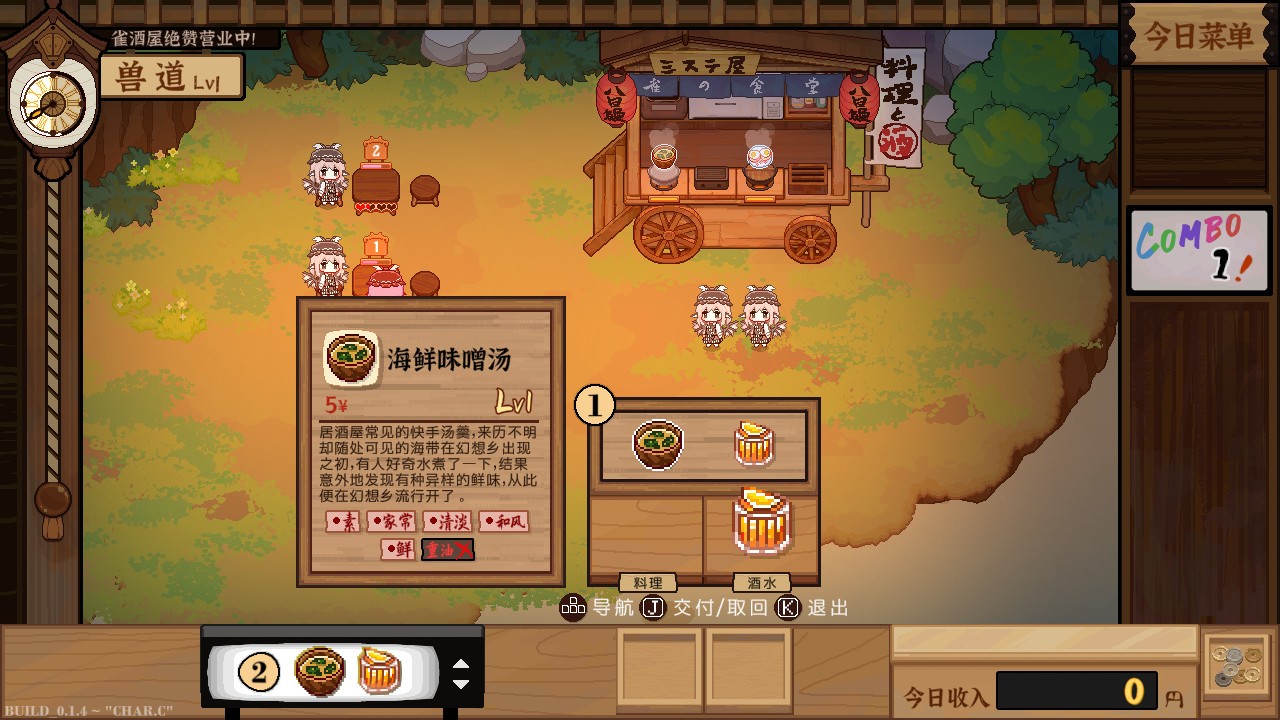This screenshot has height=720, width=1280.
Task: Toggle the crossed-out 重油 tag
Action: [x=446, y=549]
